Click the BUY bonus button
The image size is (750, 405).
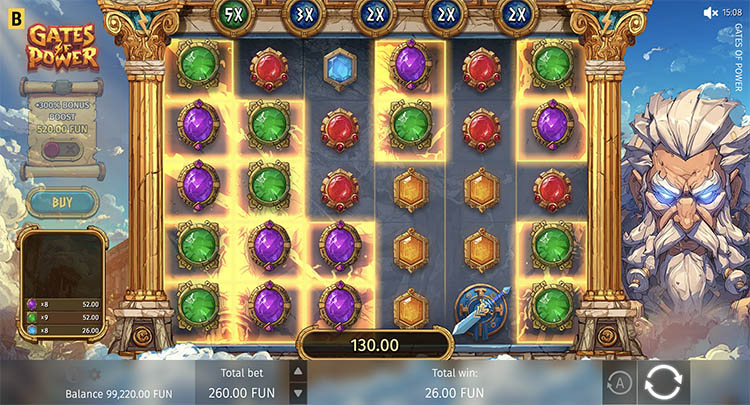(62, 202)
